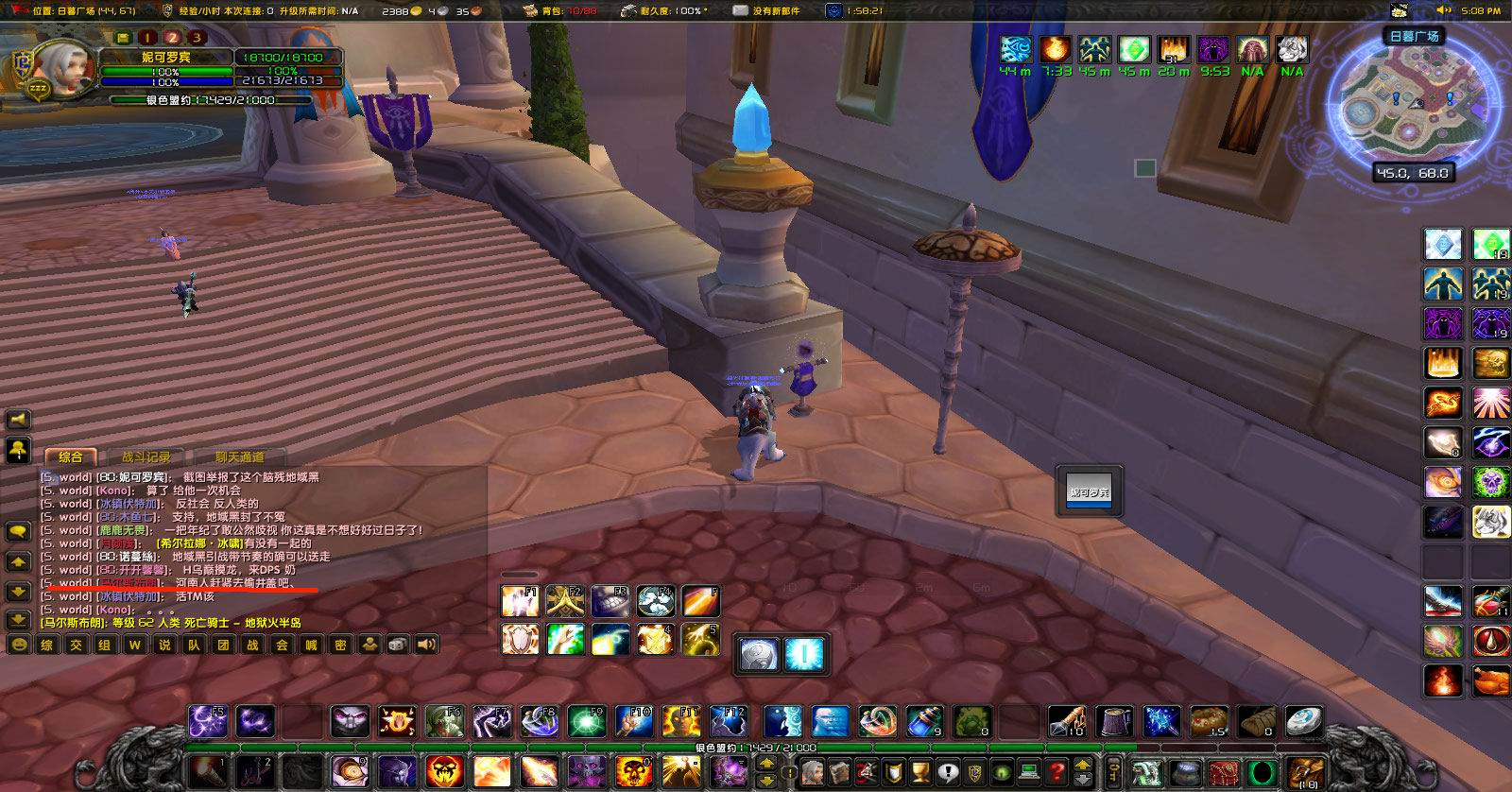Toggle the chat mute speaker on the left edge

(19, 420)
